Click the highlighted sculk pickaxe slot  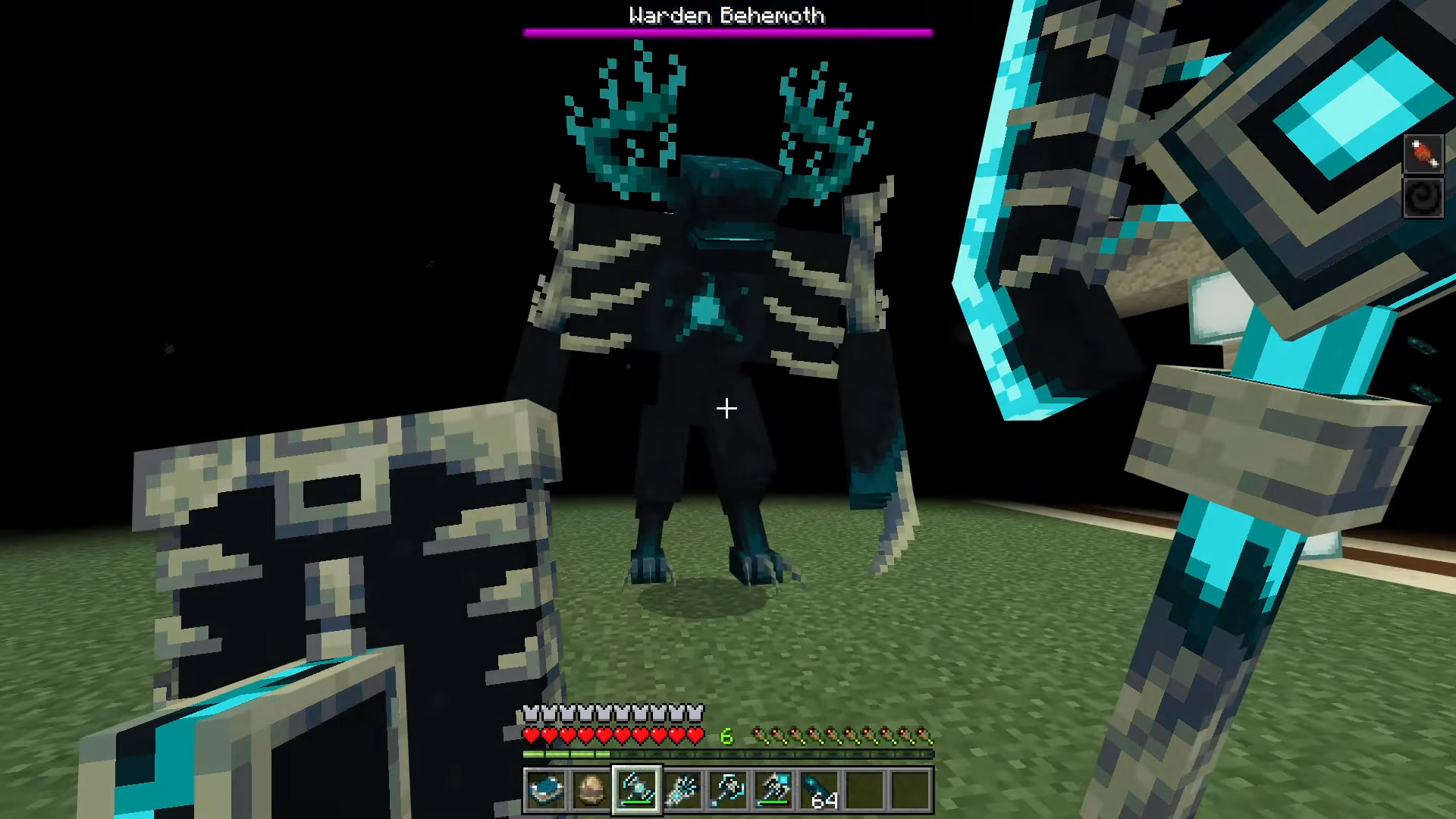click(637, 790)
